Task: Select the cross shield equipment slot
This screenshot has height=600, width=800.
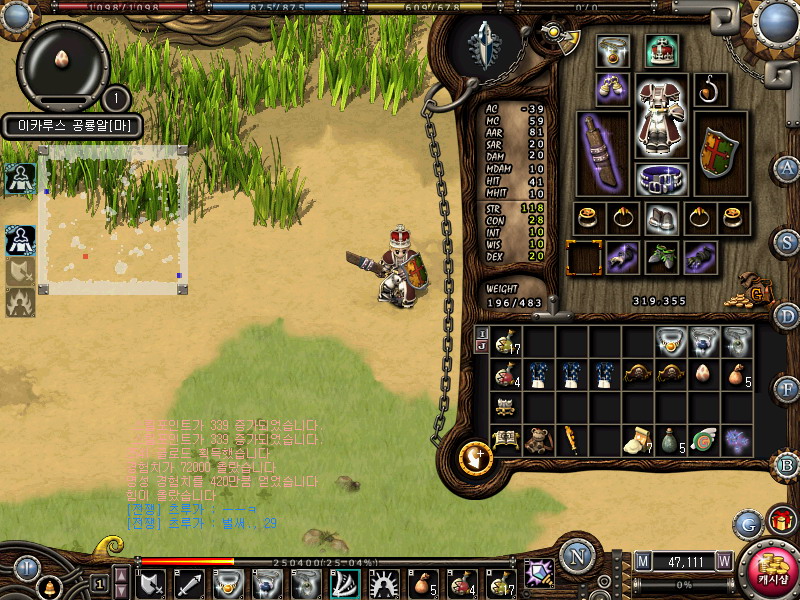Action: 718,153
